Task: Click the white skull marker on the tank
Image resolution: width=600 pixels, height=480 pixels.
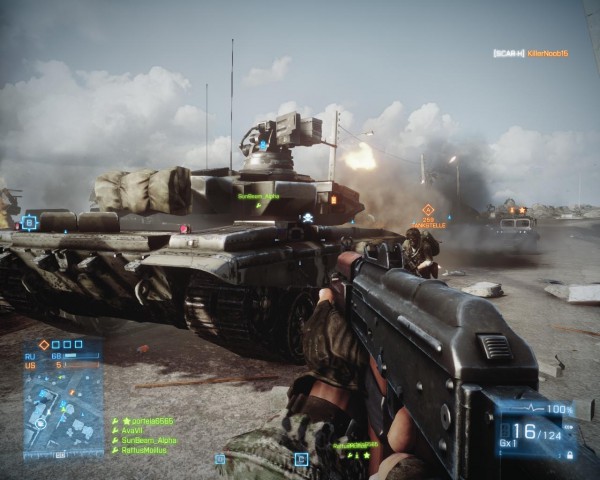Action: point(308,217)
